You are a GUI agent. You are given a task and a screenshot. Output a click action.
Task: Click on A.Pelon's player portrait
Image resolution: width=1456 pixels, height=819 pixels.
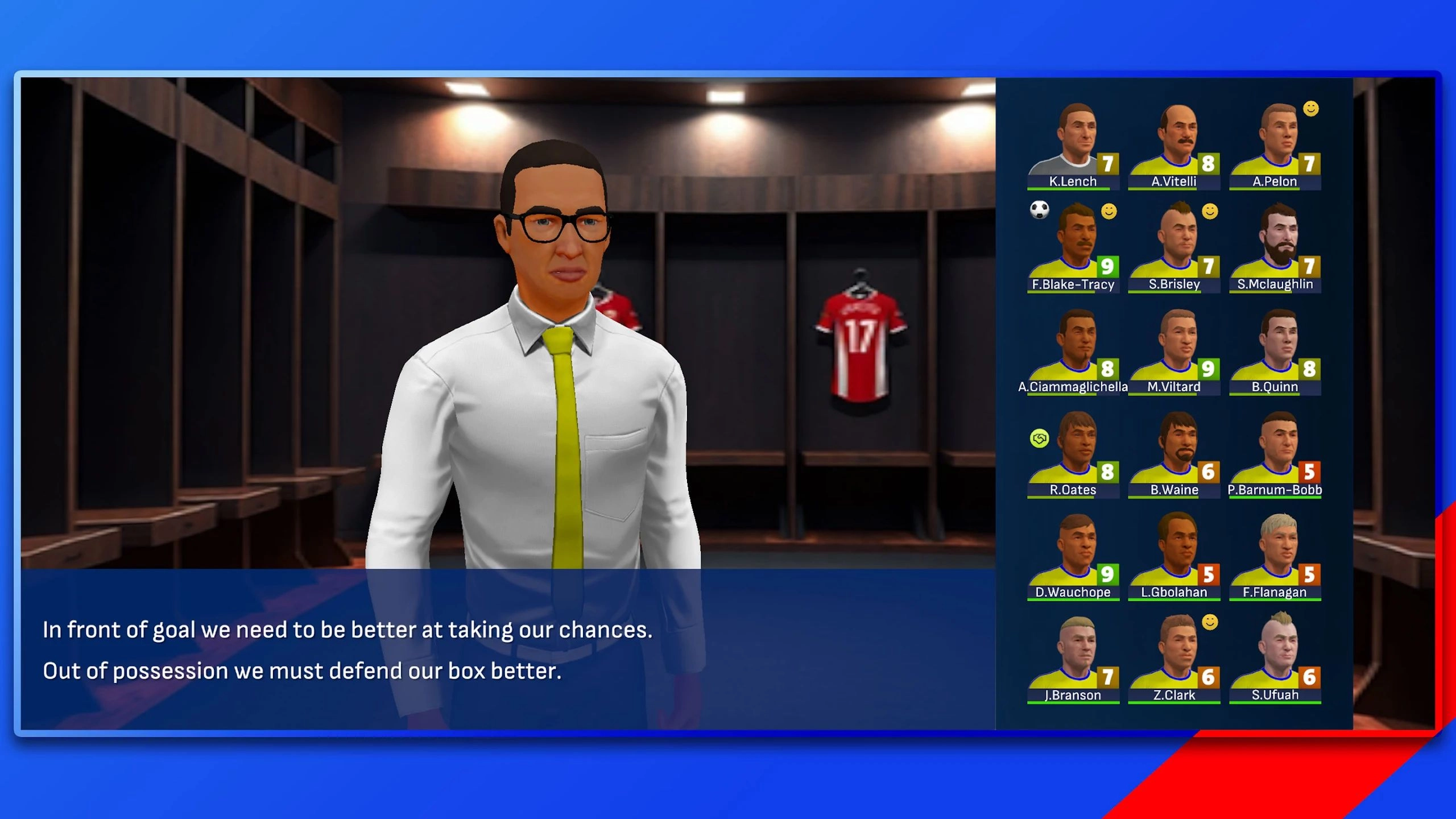[x=1275, y=146]
